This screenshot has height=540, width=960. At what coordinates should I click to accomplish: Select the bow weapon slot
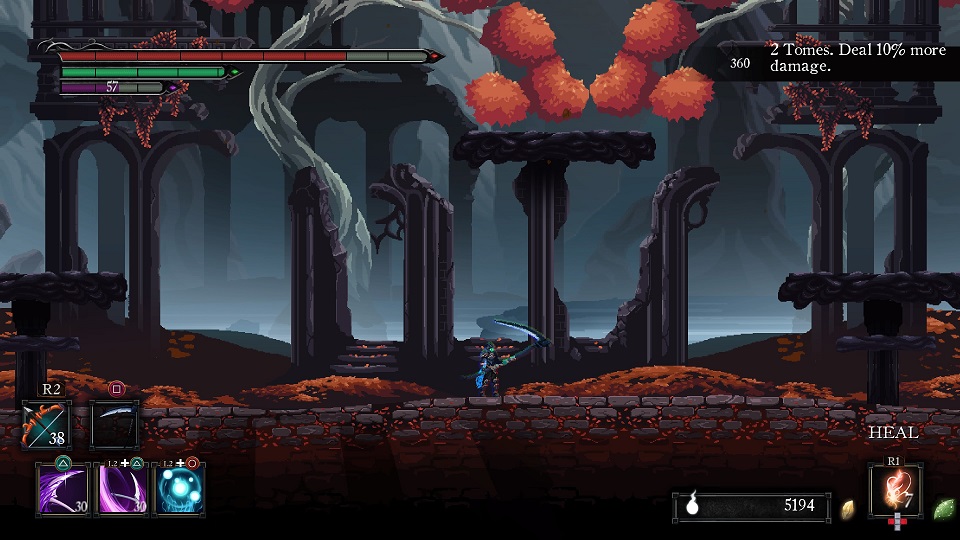pos(47,424)
